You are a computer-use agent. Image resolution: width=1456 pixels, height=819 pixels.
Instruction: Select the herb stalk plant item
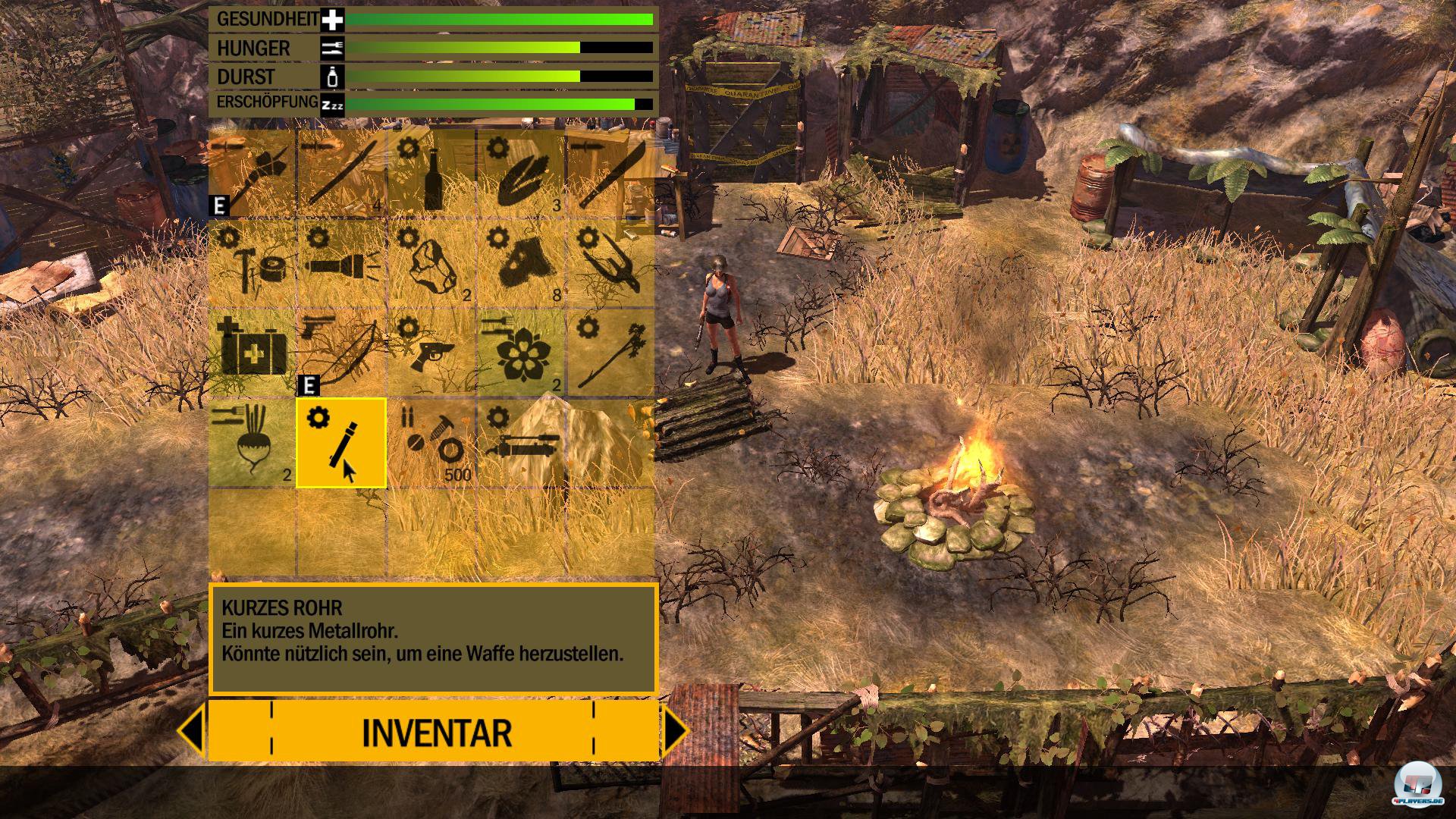click(609, 353)
